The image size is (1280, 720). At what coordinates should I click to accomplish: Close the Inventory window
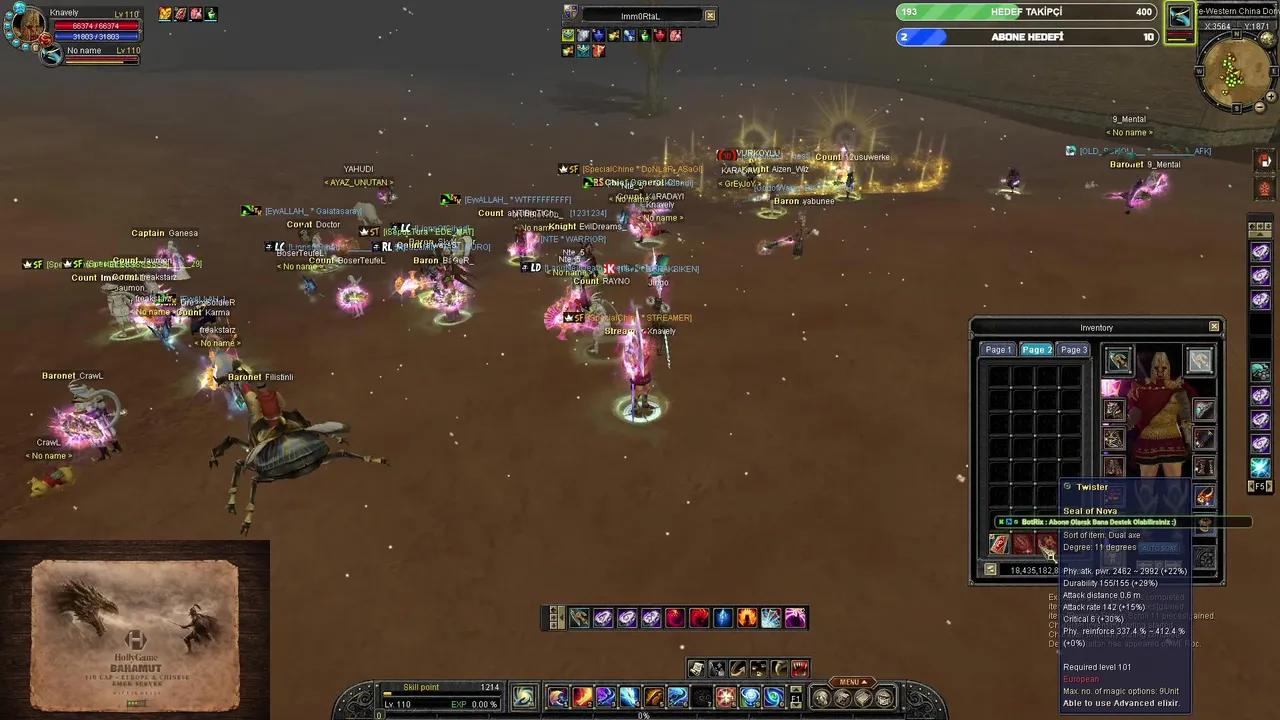coord(1214,327)
